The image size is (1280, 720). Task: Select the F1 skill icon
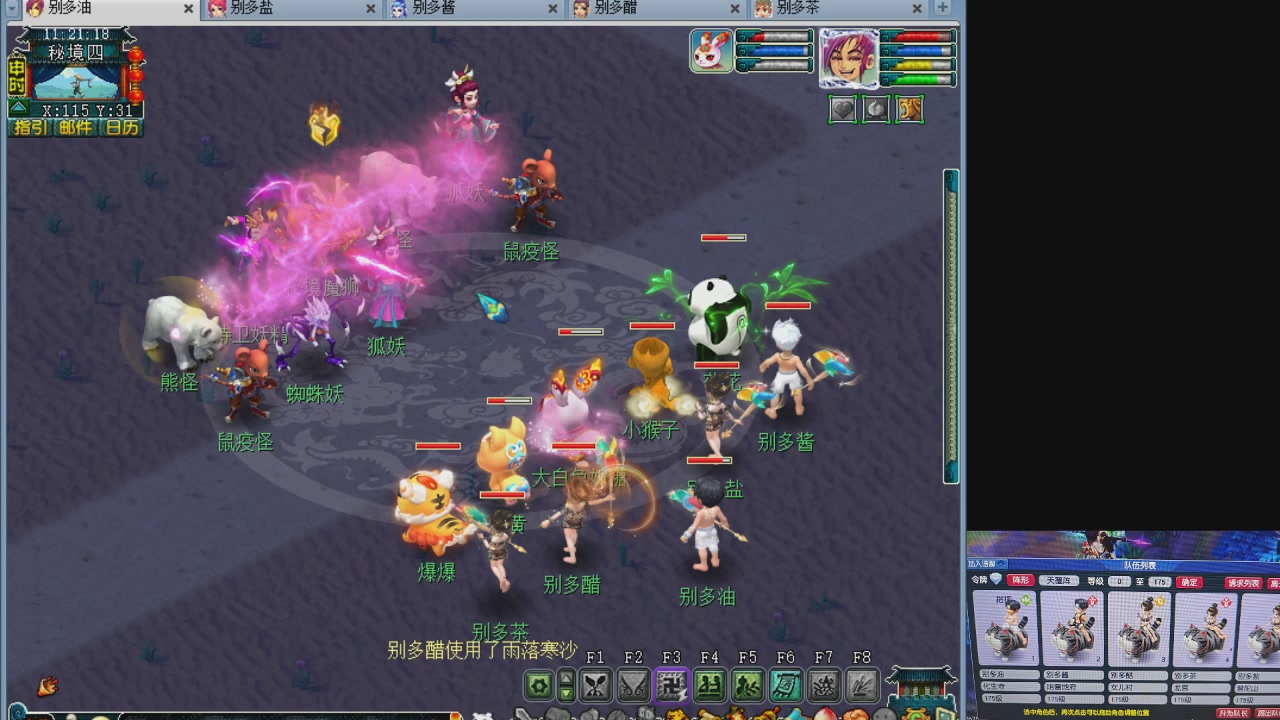[x=596, y=684]
